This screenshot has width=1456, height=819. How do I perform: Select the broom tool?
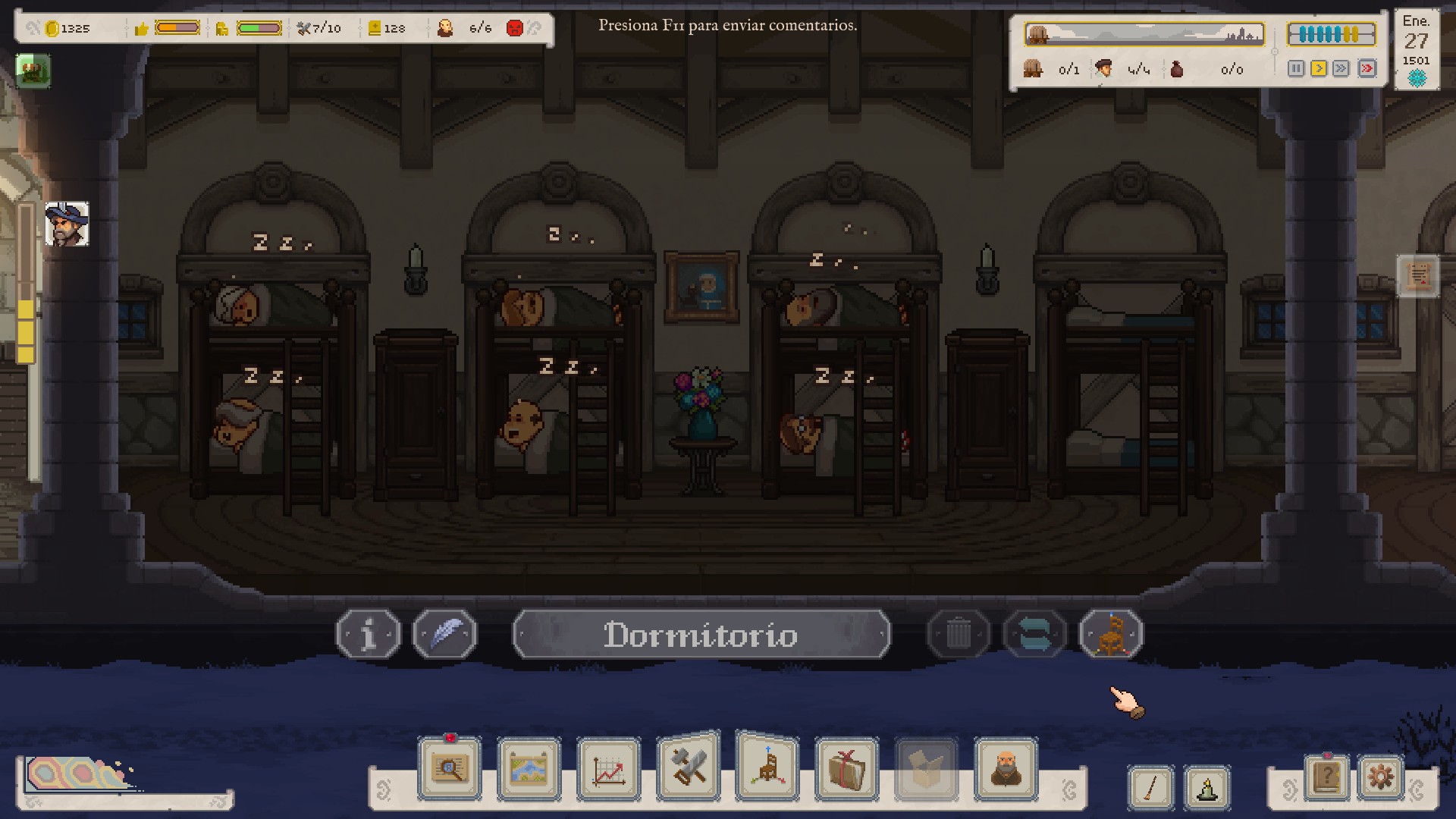1151,788
